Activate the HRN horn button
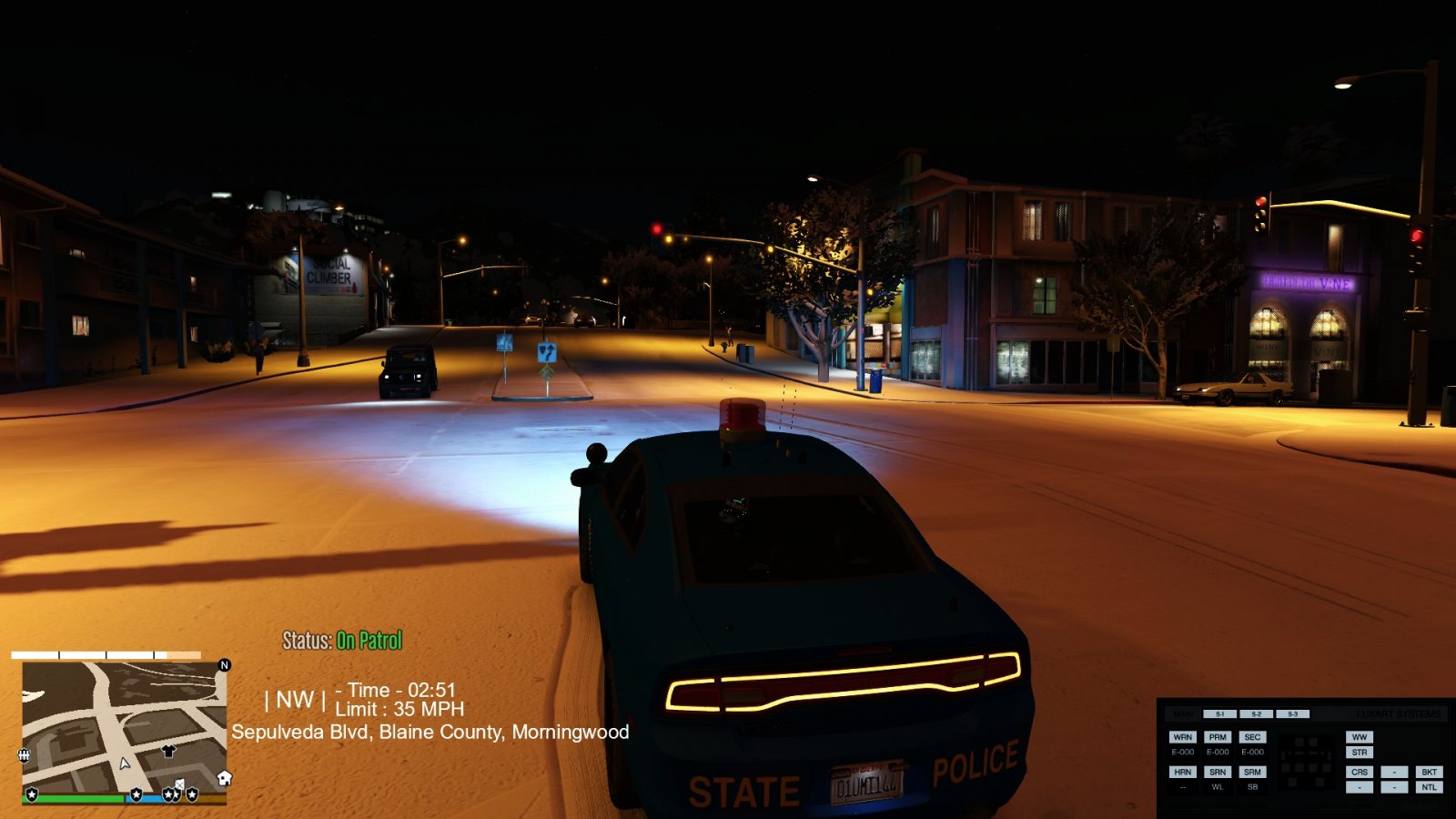1456x819 pixels. coord(1182,772)
